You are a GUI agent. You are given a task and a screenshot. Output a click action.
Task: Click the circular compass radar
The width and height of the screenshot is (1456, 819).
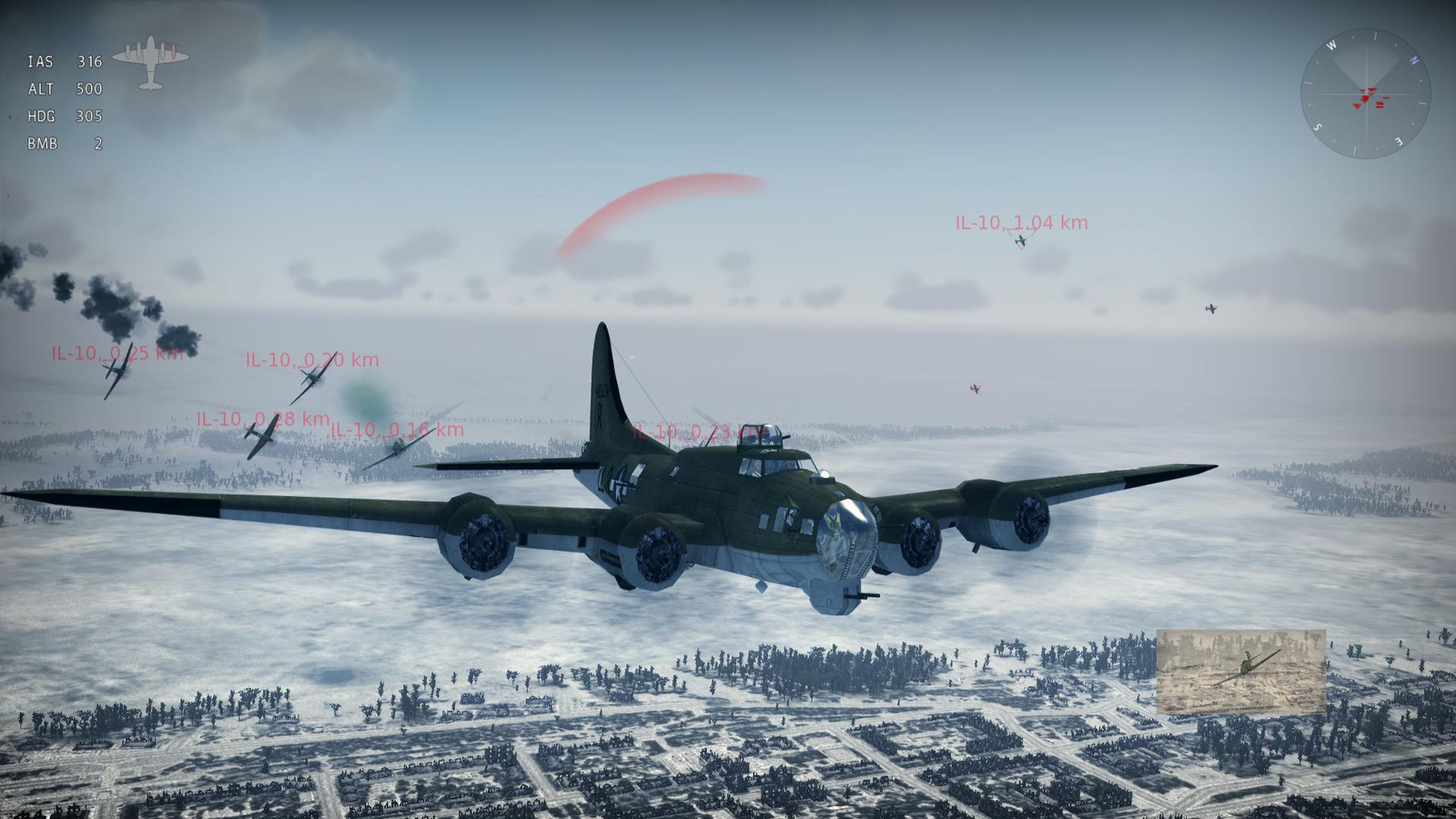coord(1365,94)
